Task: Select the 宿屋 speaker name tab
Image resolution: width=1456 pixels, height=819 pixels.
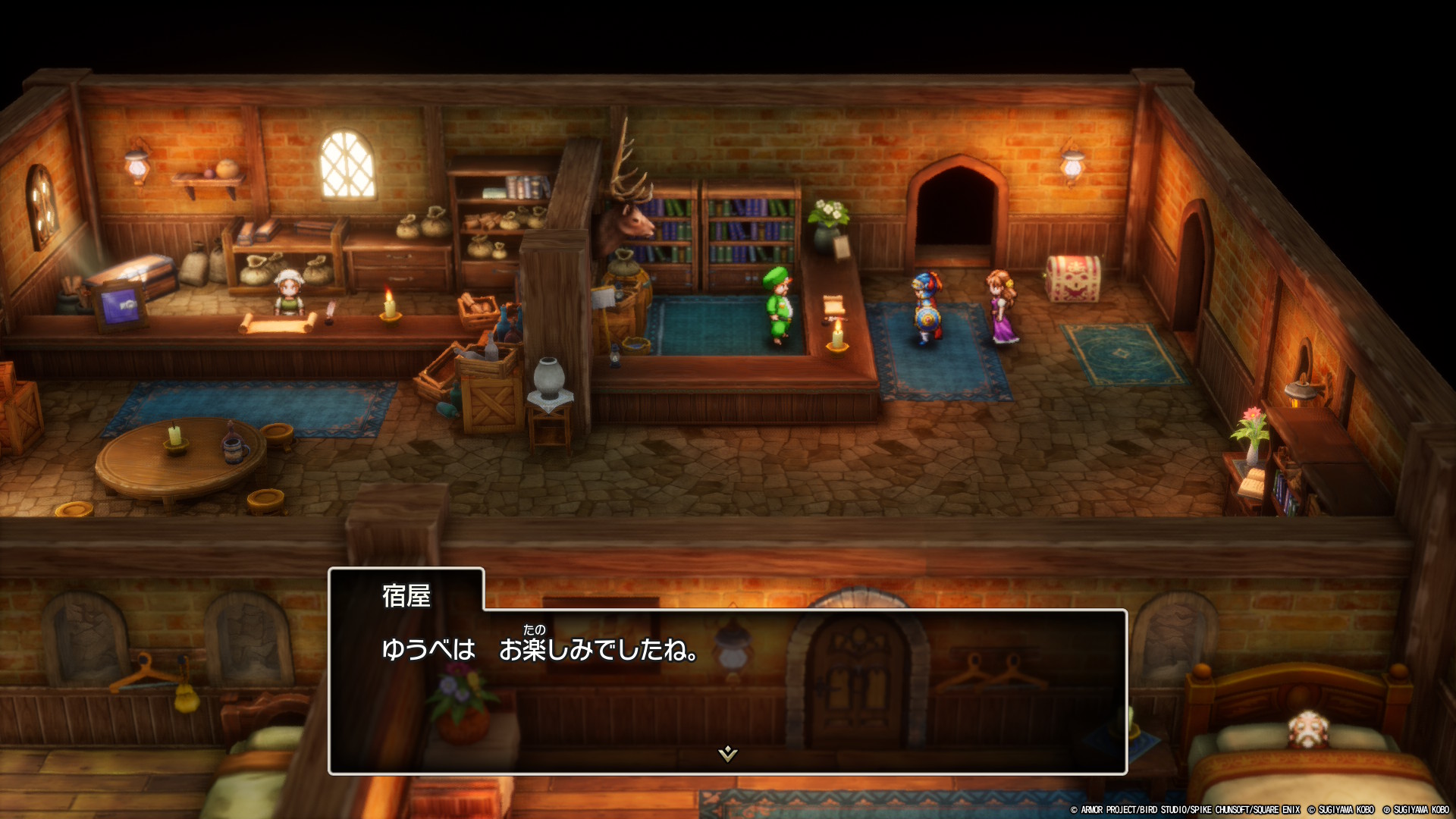Action: click(406, 596)
